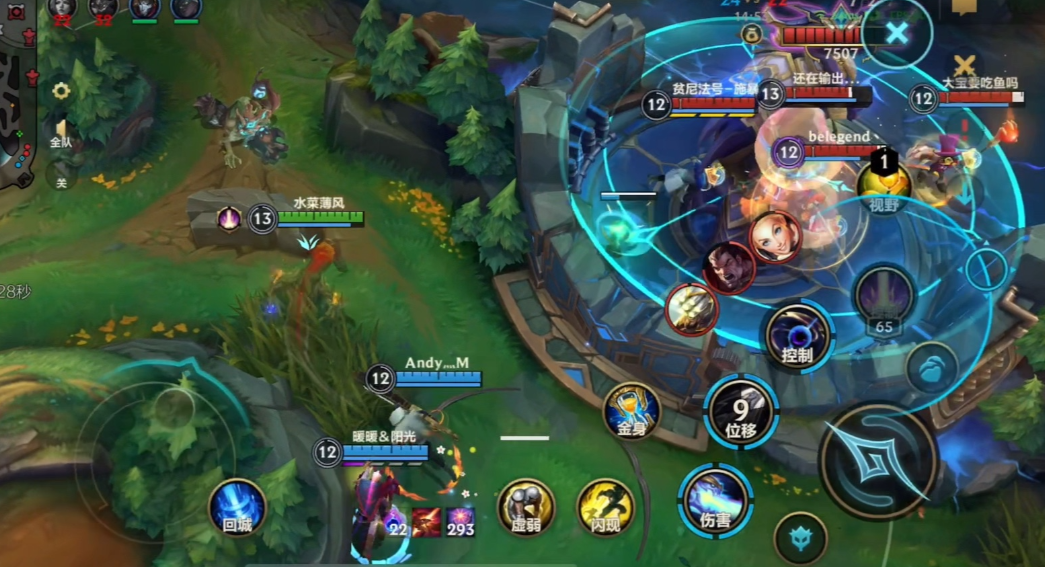Image resolution: width=1045 pixels, height=567 pixels.
Task: Tap the minion-attack fist button
Action: tap(932, 366)
